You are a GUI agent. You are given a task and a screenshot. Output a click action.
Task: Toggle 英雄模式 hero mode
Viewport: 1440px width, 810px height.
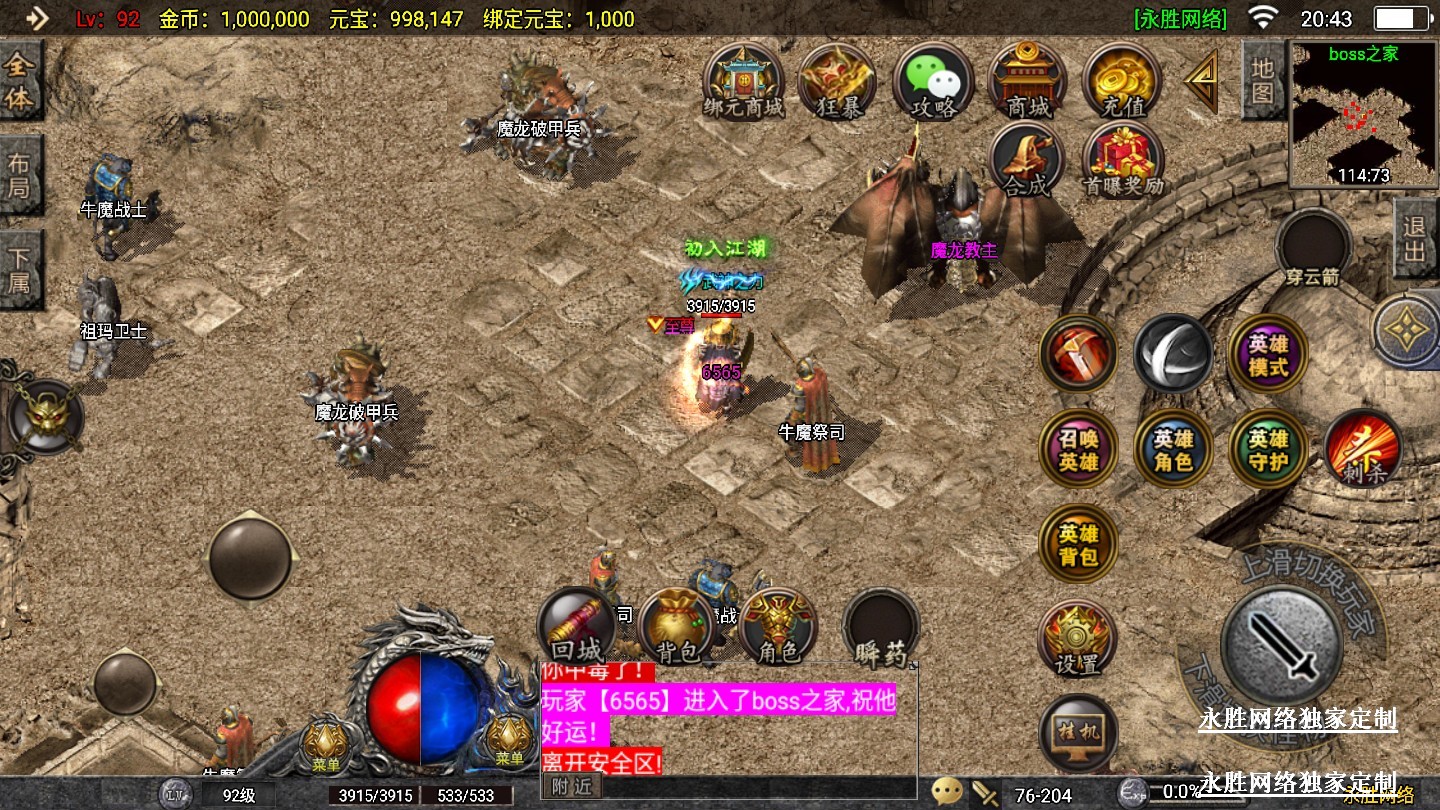pos(1267,354)
